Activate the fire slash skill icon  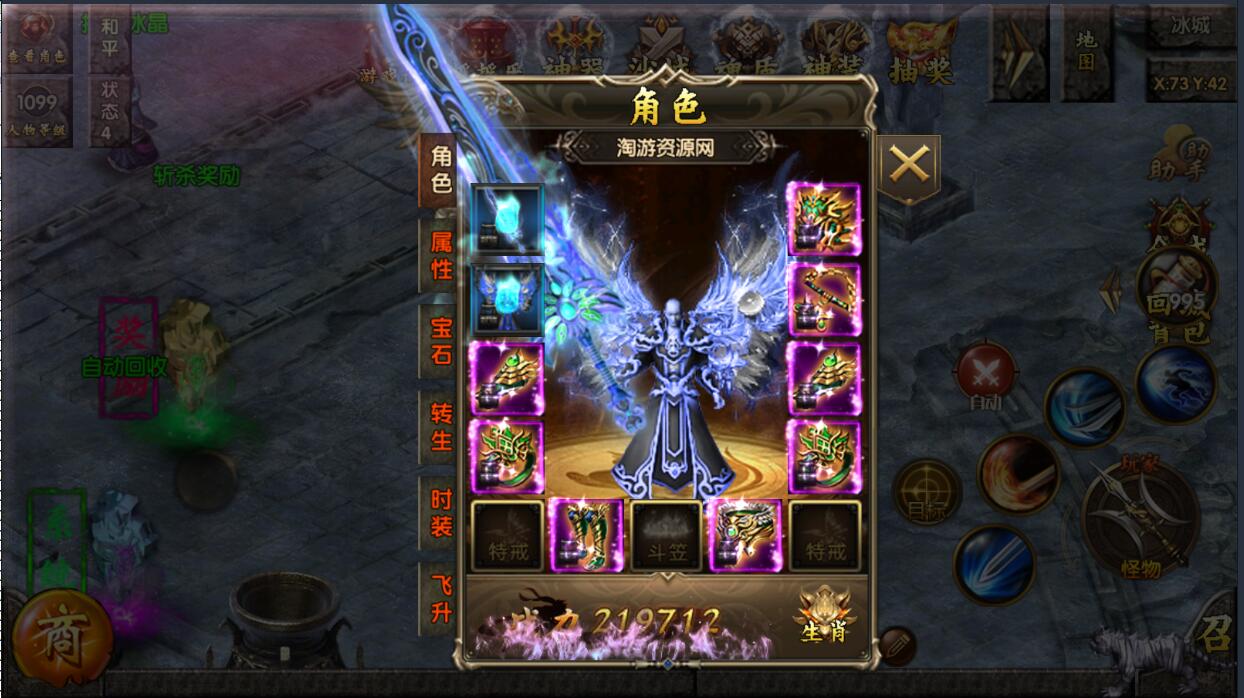click(x=1018, y=475)
